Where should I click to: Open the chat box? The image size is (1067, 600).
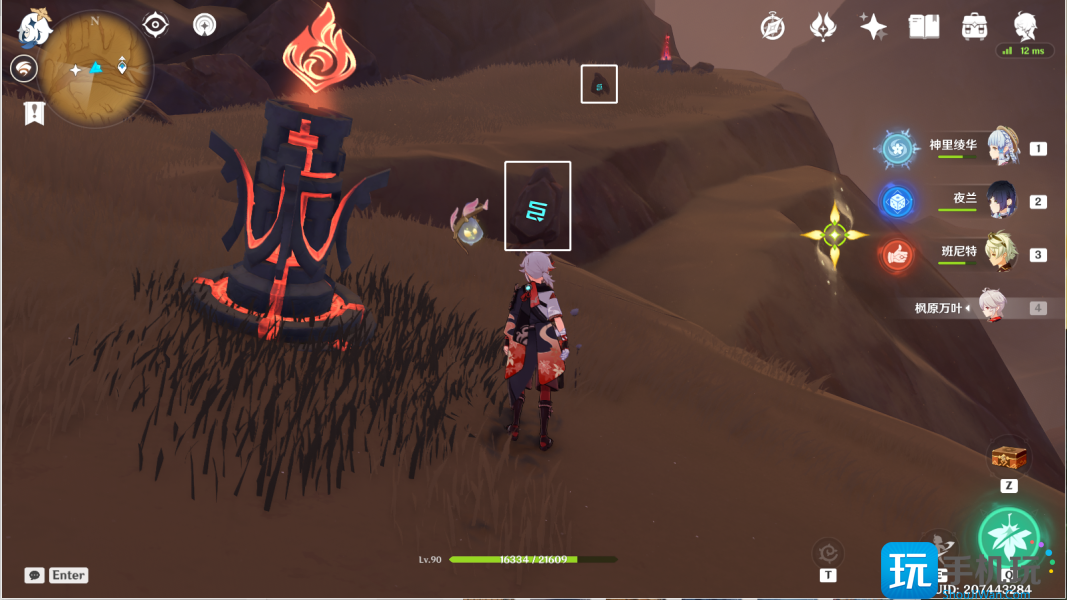coord(35,575)
